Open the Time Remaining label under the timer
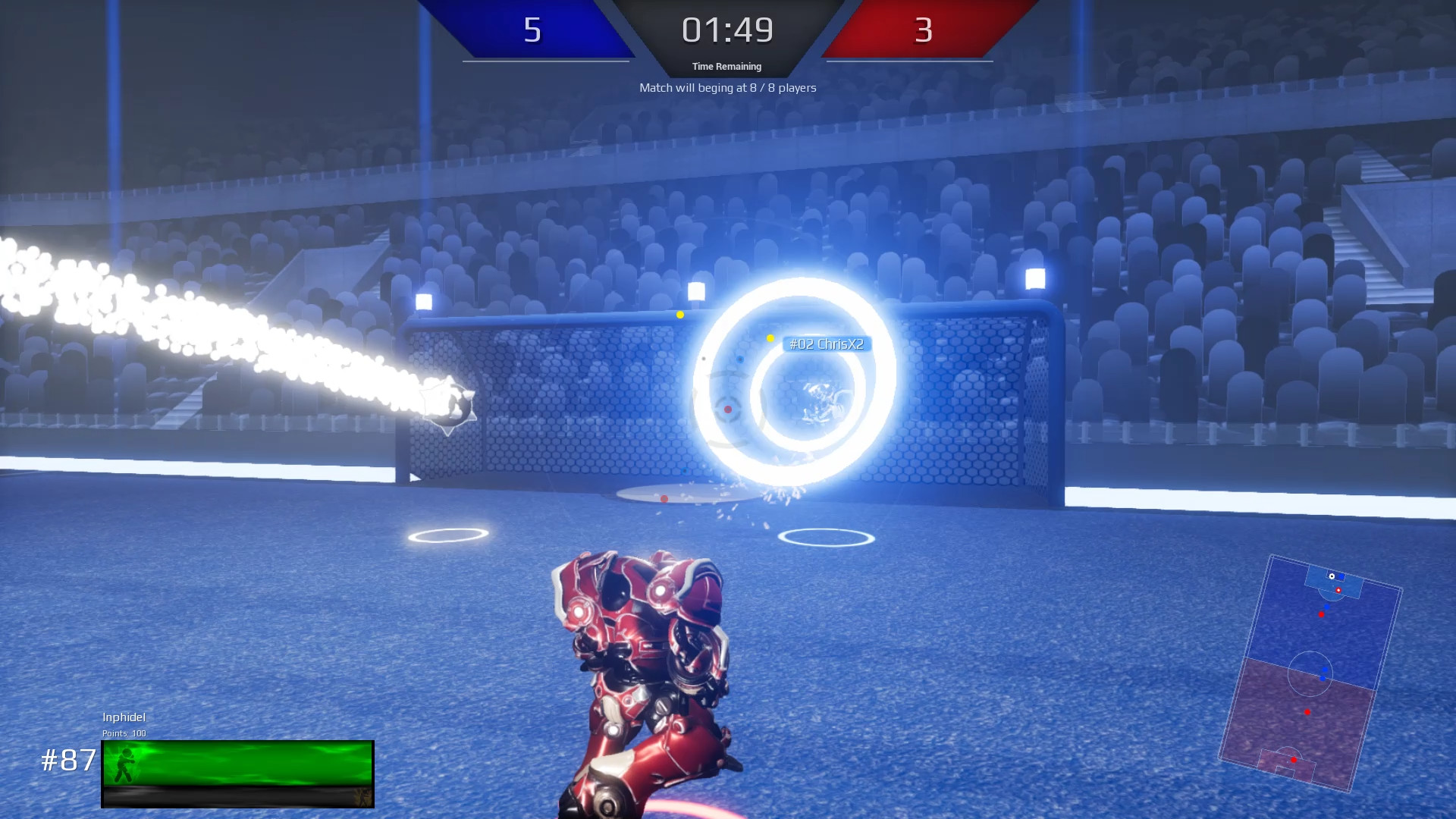 (x=725, y=66)
